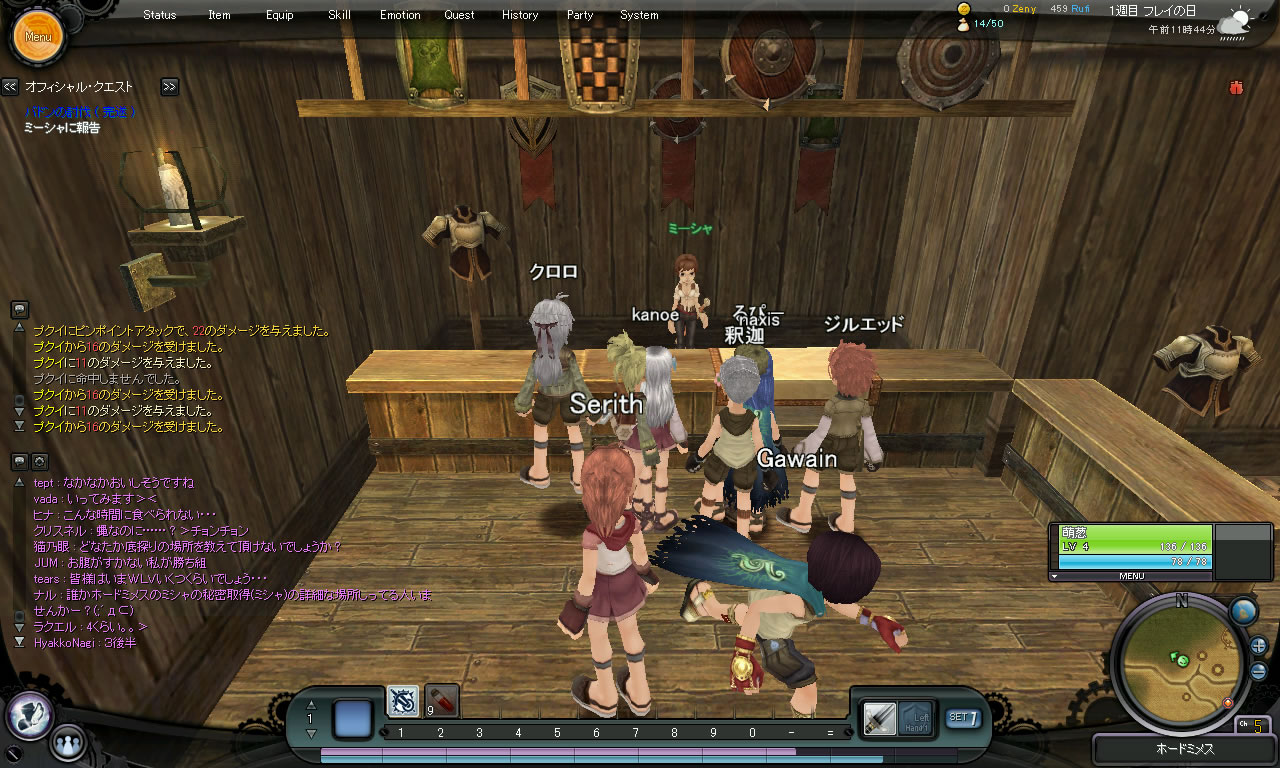Use the red potion in the hotbar
This screenshot has width=1280, height=768.
(442, 700)
